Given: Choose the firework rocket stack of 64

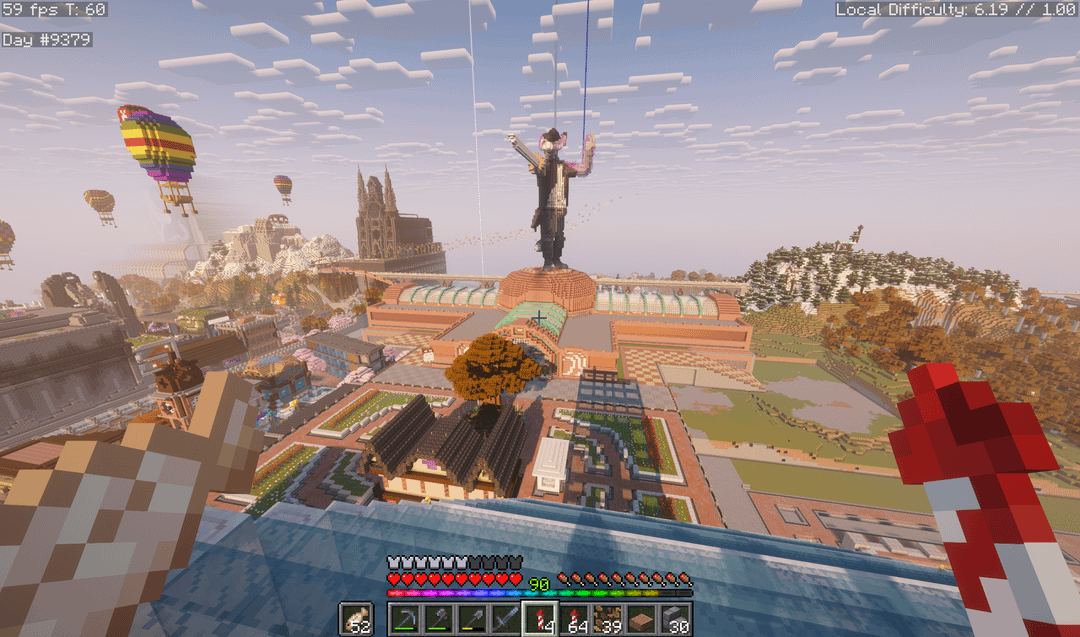Looking at the screenshot, I should click(x=574, y=619).
